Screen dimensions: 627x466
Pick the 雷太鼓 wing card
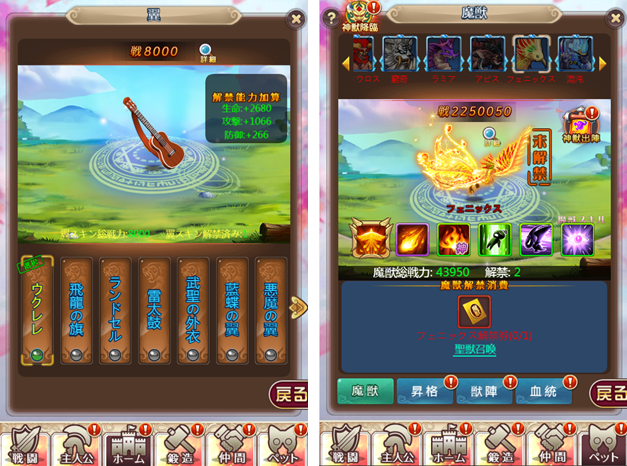tap(154, 310)
